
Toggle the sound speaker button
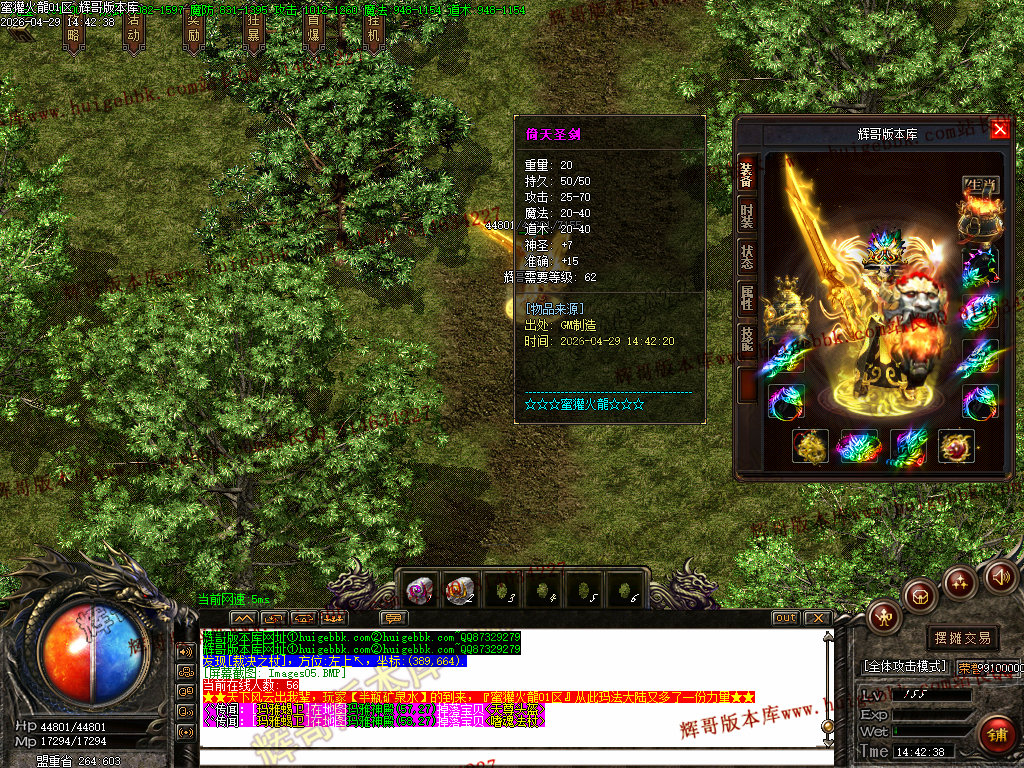(x=1001, y=575)
